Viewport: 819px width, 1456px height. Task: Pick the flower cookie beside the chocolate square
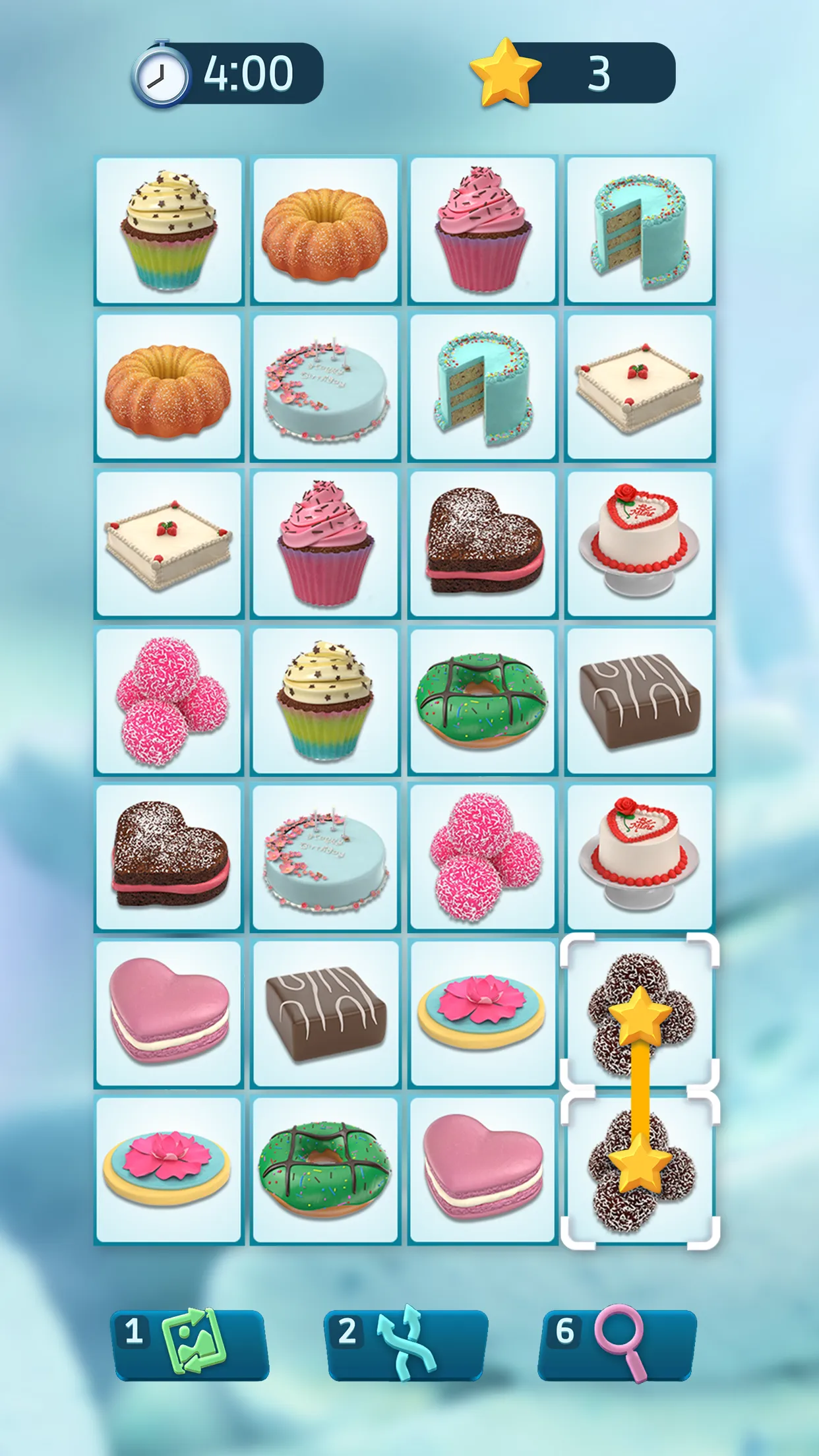coord(482,1013)
